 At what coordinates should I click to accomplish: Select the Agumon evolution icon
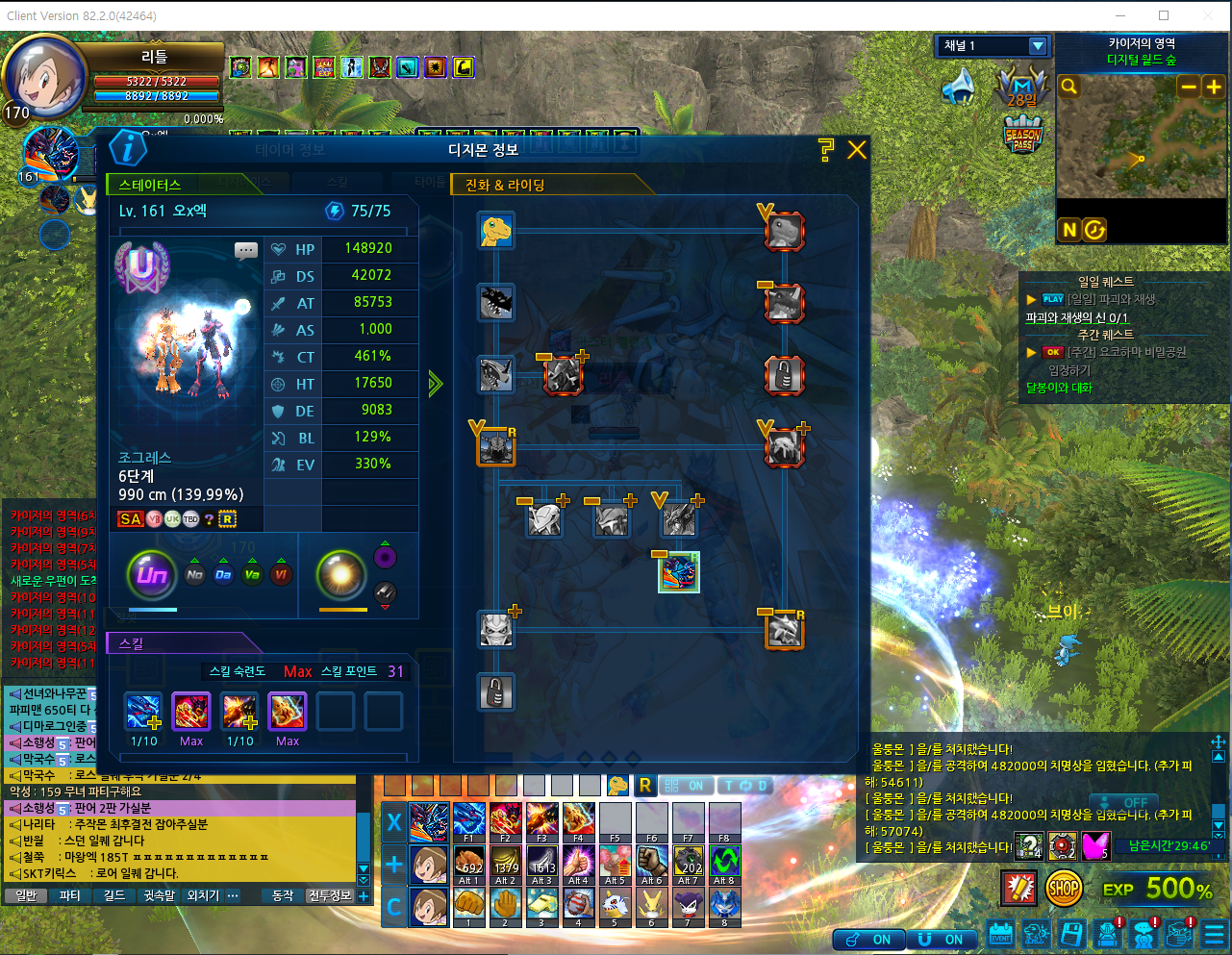point(496,230)
